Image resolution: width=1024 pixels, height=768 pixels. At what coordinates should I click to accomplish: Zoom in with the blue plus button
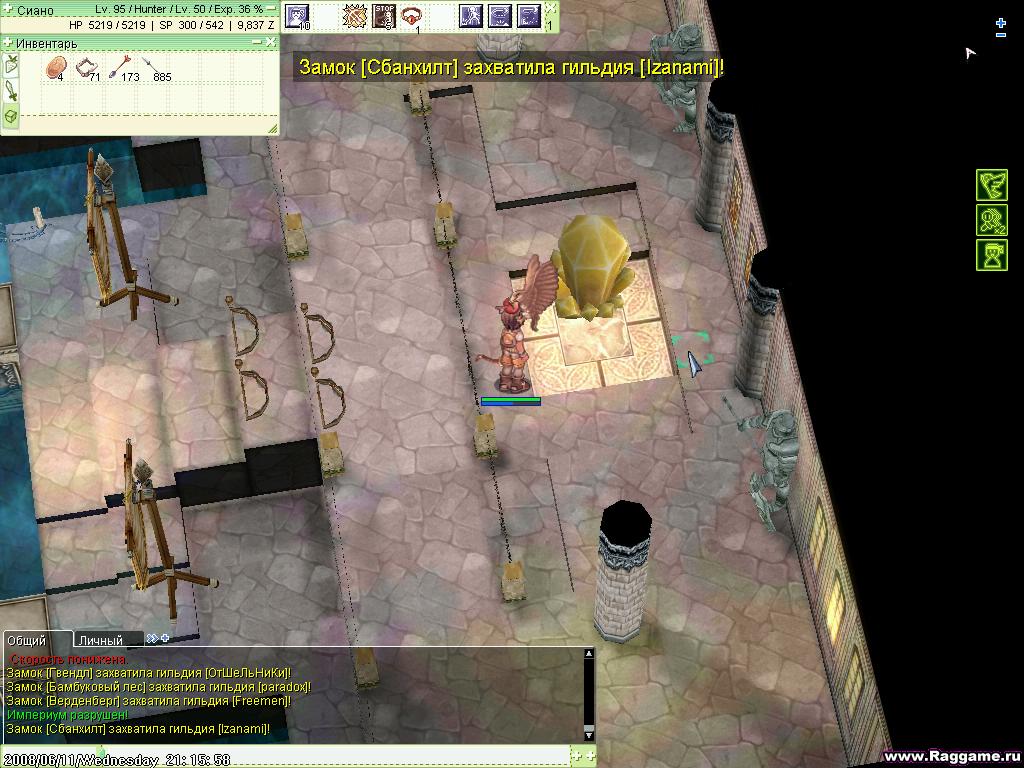click(1001, 22)
